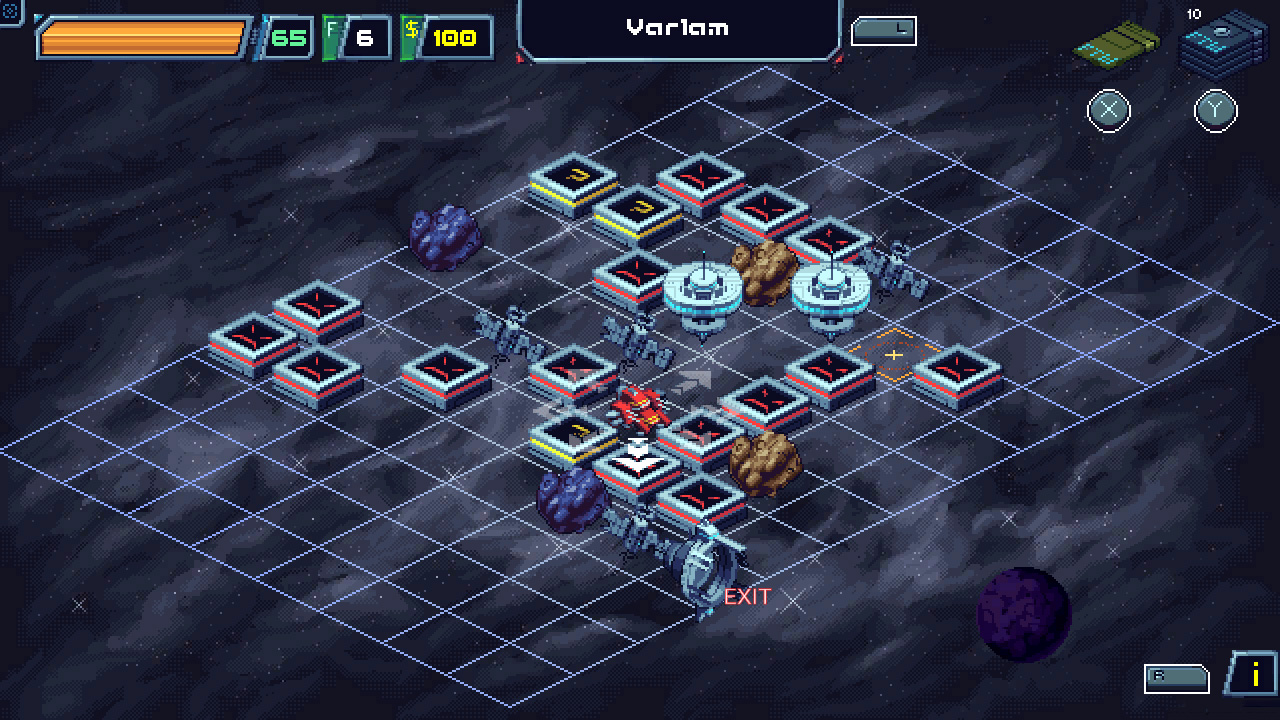1280x720 pixels.
Task: Select the X controller button icon
Action: coord(1108,111)
